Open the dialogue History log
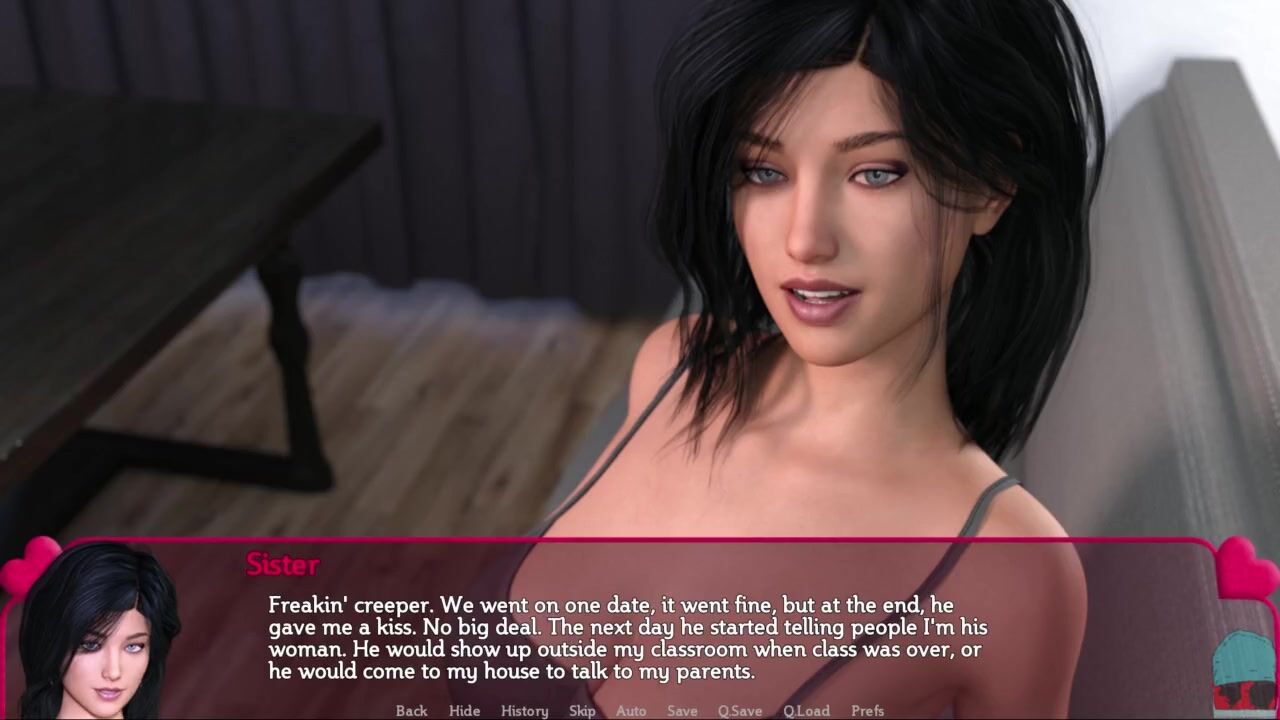Screen dimensions: 1280x720 coord(524,711)
